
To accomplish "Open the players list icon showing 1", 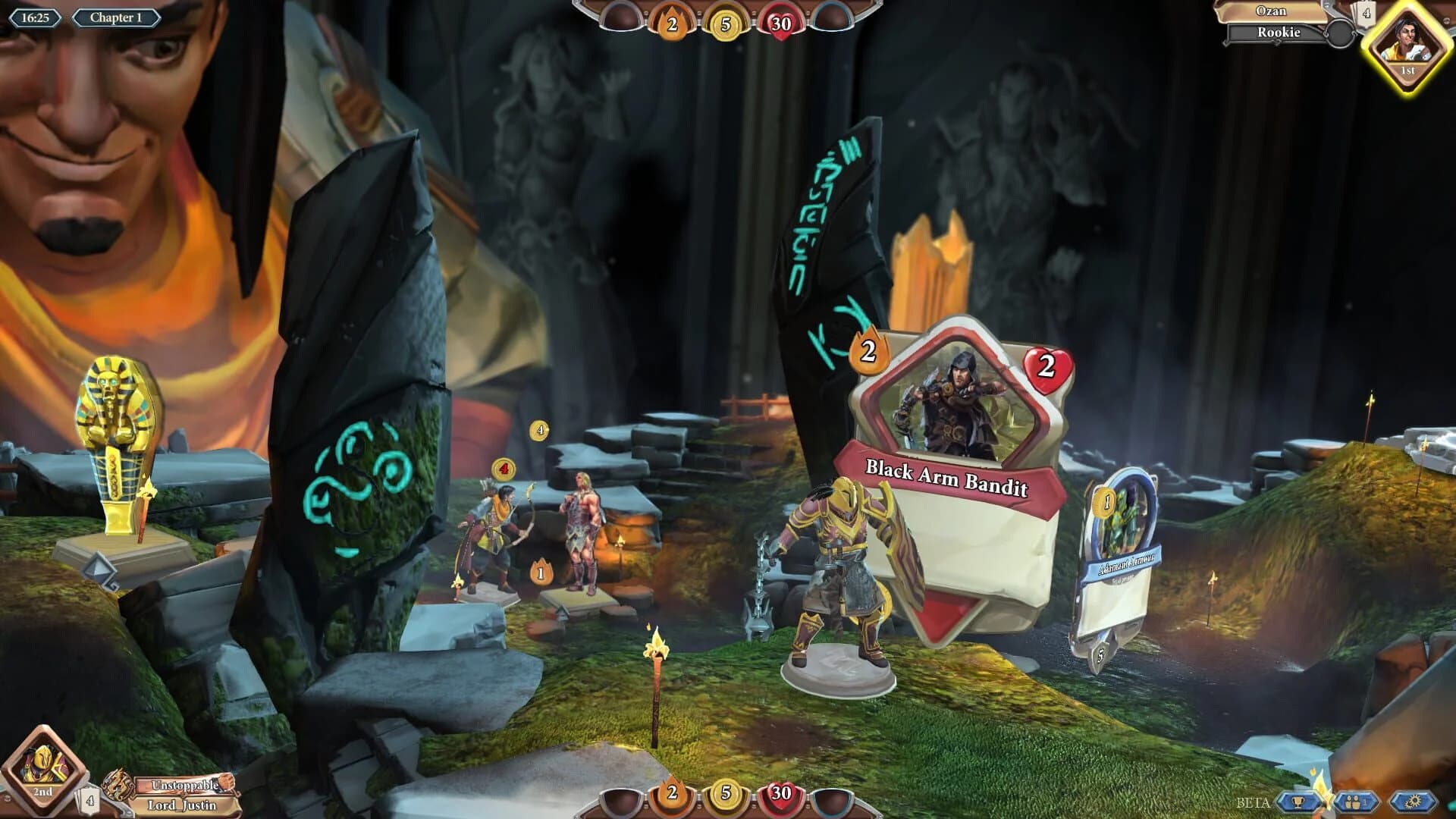I will (x=1356, y=802).
